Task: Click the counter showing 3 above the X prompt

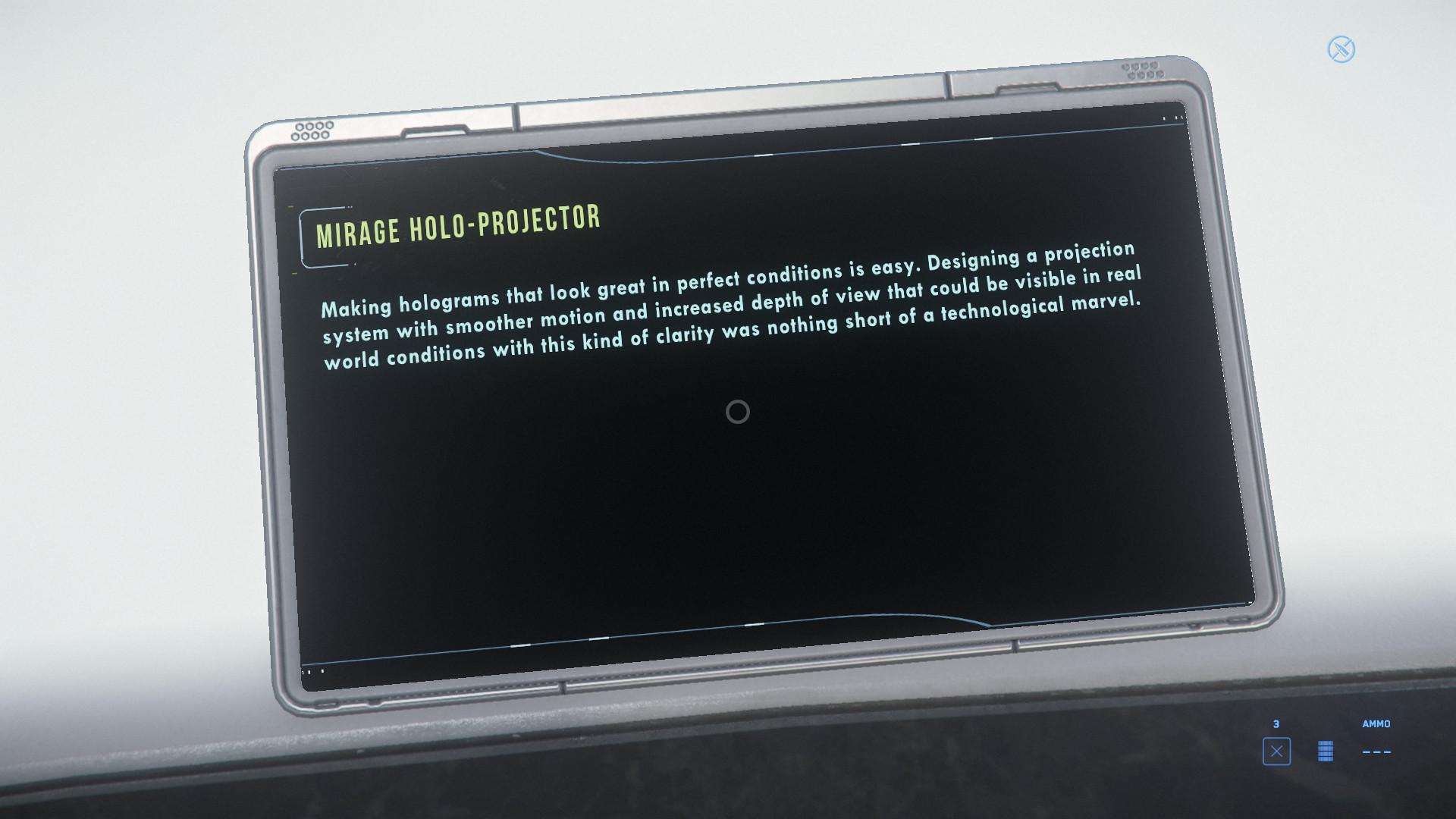Action: [x=1277, y=724]
